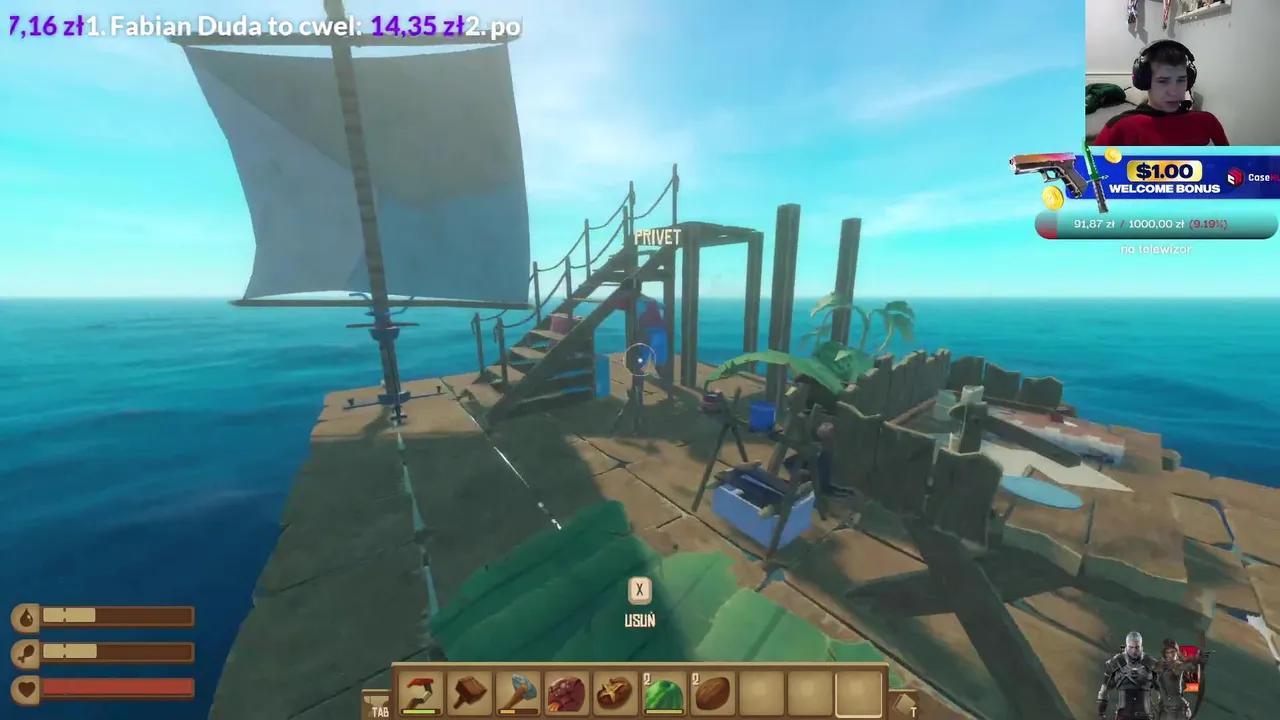Select the building hammer slot

click(469, 692)
